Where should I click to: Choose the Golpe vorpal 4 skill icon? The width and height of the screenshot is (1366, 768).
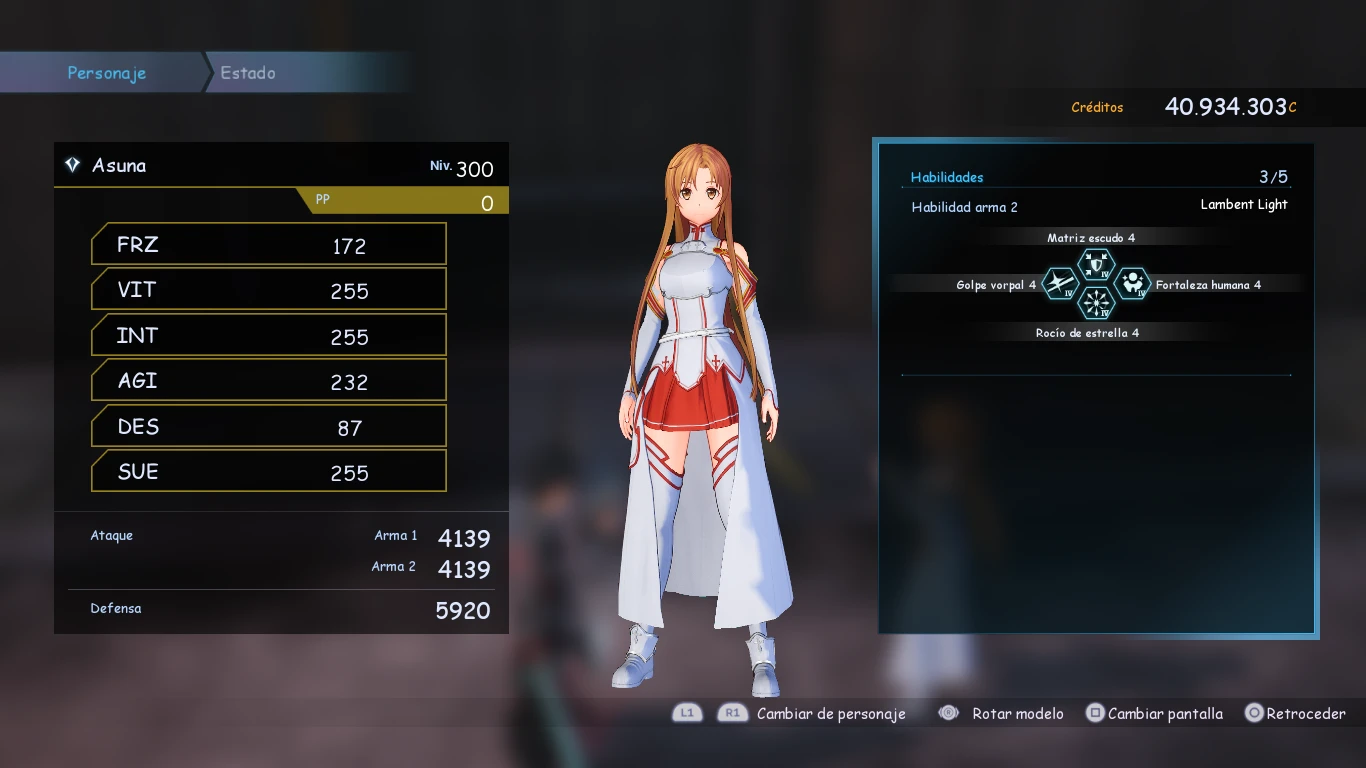1059,284
